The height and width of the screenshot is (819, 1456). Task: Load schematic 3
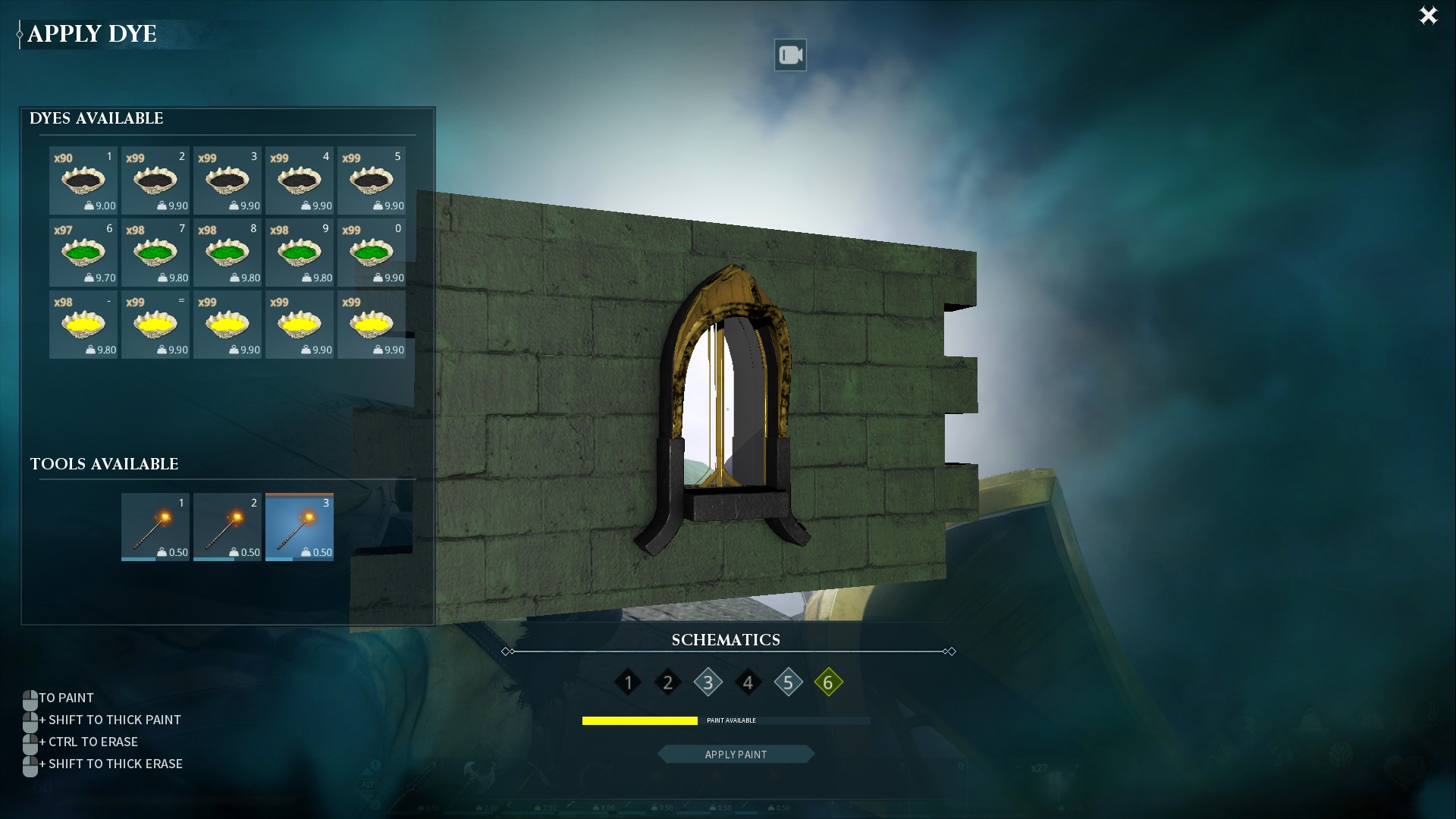pos(708,682)
